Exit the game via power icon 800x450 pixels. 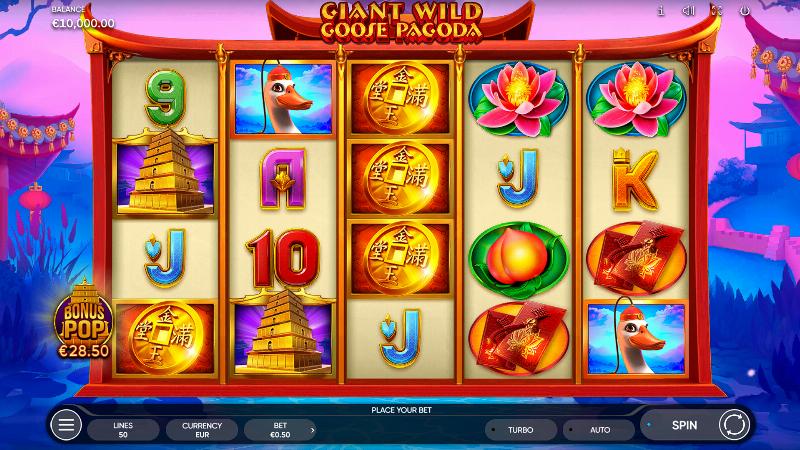tap(744, 11)
